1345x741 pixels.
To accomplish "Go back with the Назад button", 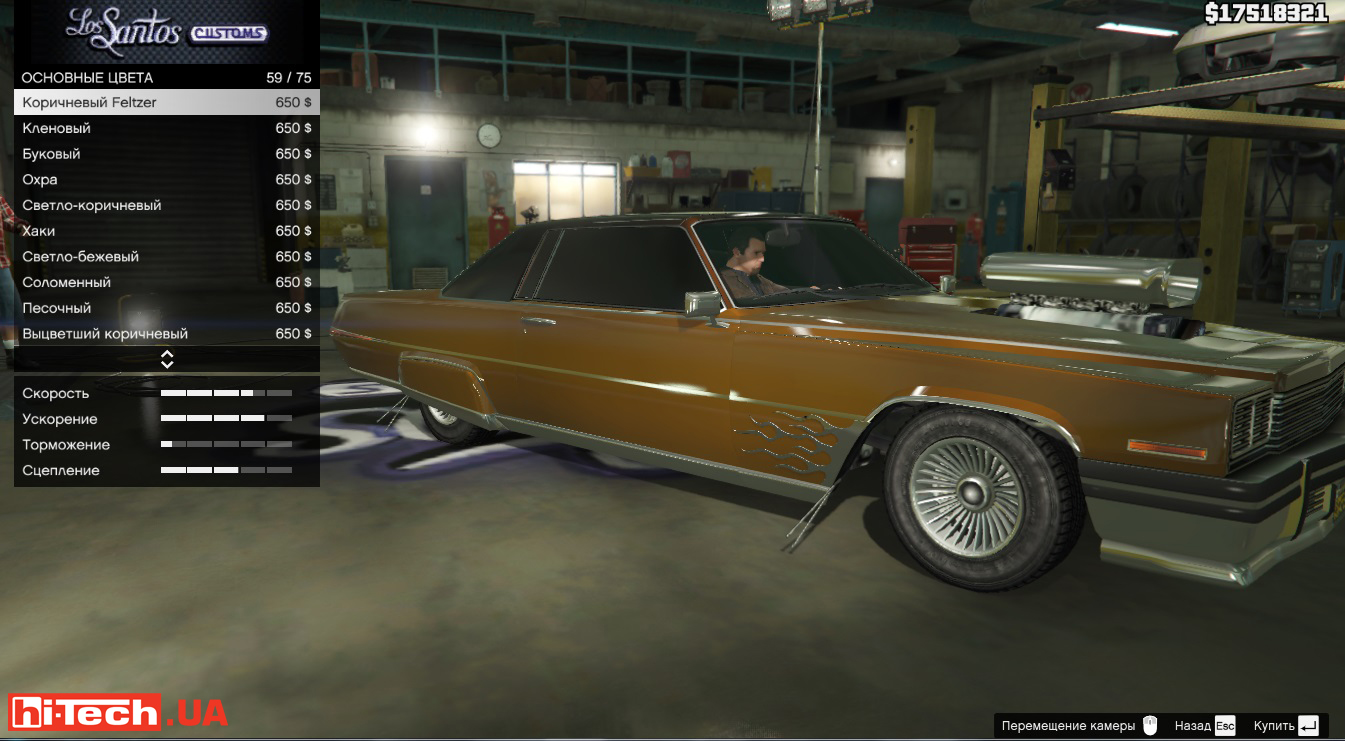I will pyautogui.click(x=1205, y=726).
